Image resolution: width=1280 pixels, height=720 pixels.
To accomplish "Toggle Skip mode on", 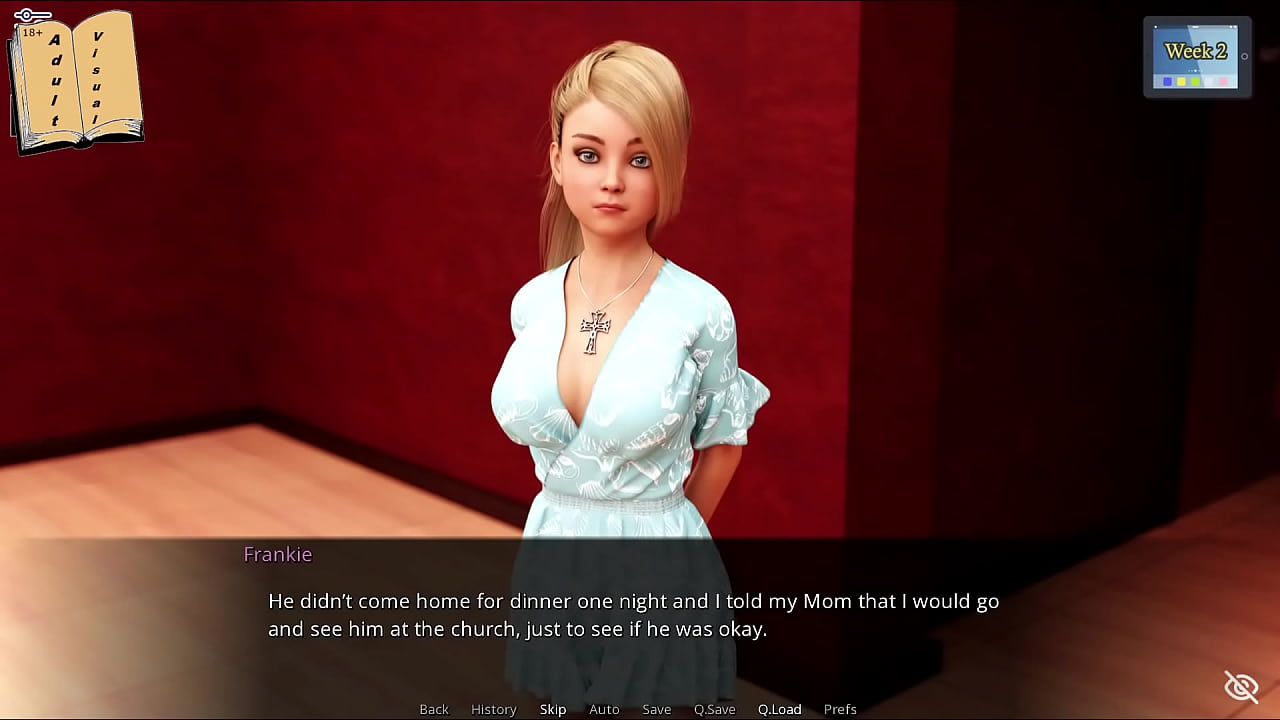I will click(553, 709).
